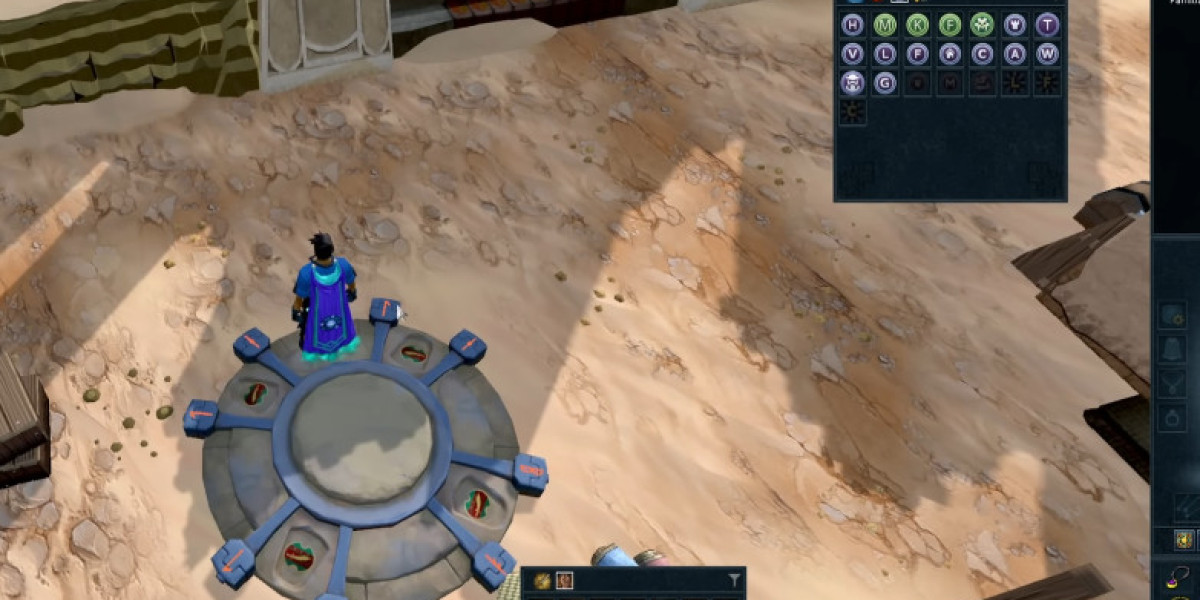Choose the purple W teleport icon
This screenshot has height=600, width=1200.
1047,54
